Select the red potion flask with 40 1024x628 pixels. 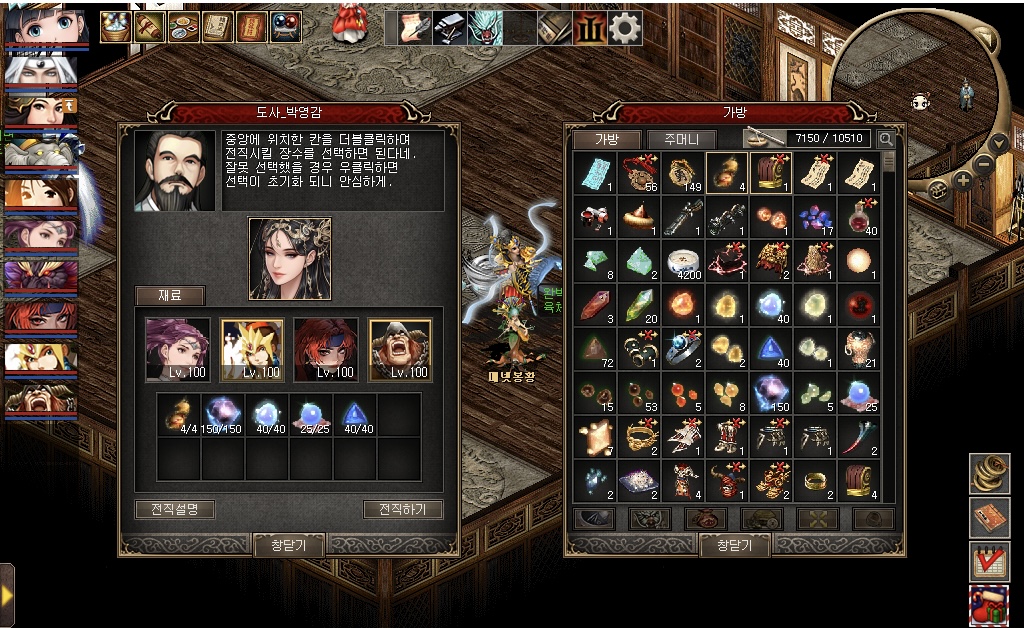click(858, 215)
